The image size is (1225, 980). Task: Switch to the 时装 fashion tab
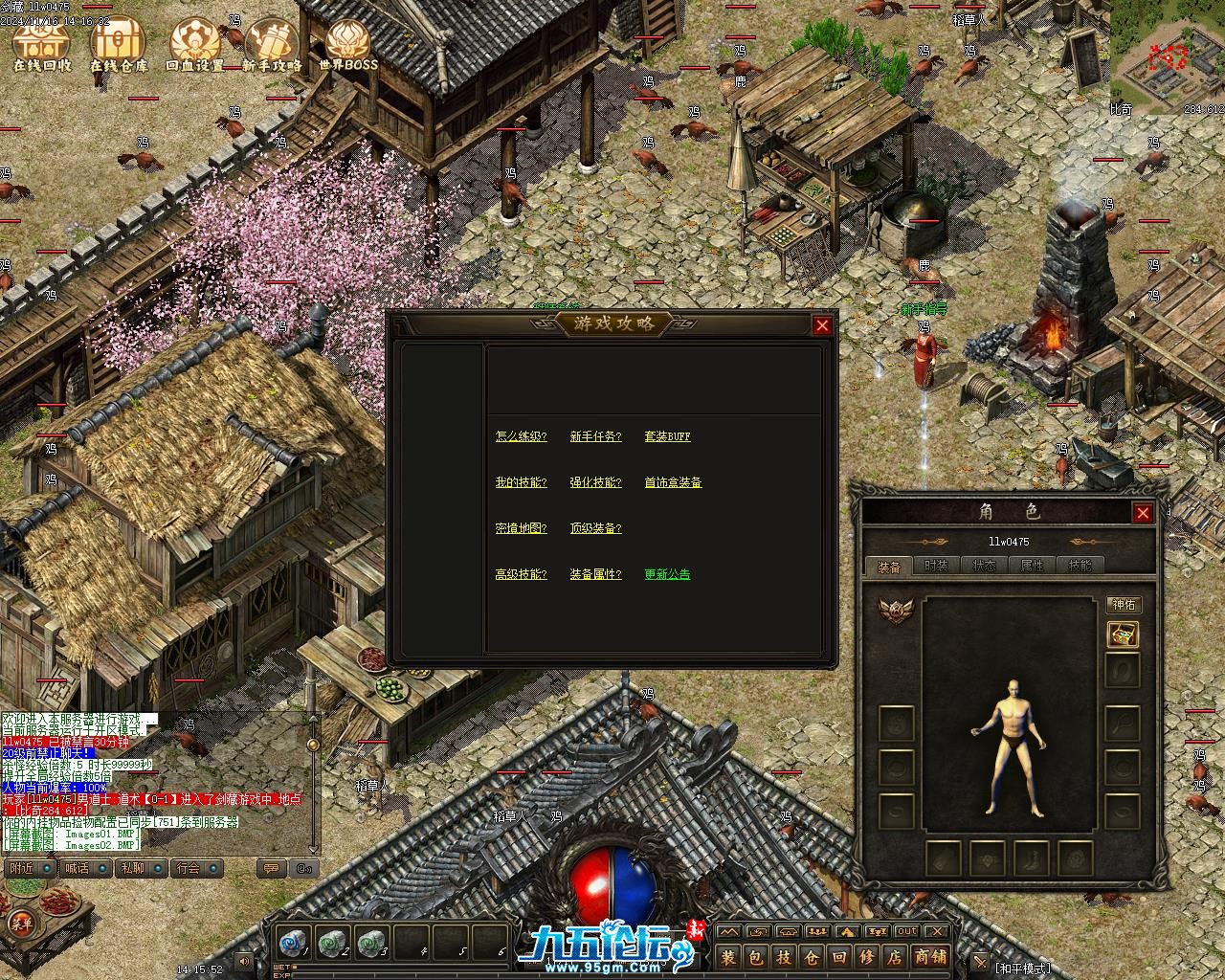pos(936,566)
